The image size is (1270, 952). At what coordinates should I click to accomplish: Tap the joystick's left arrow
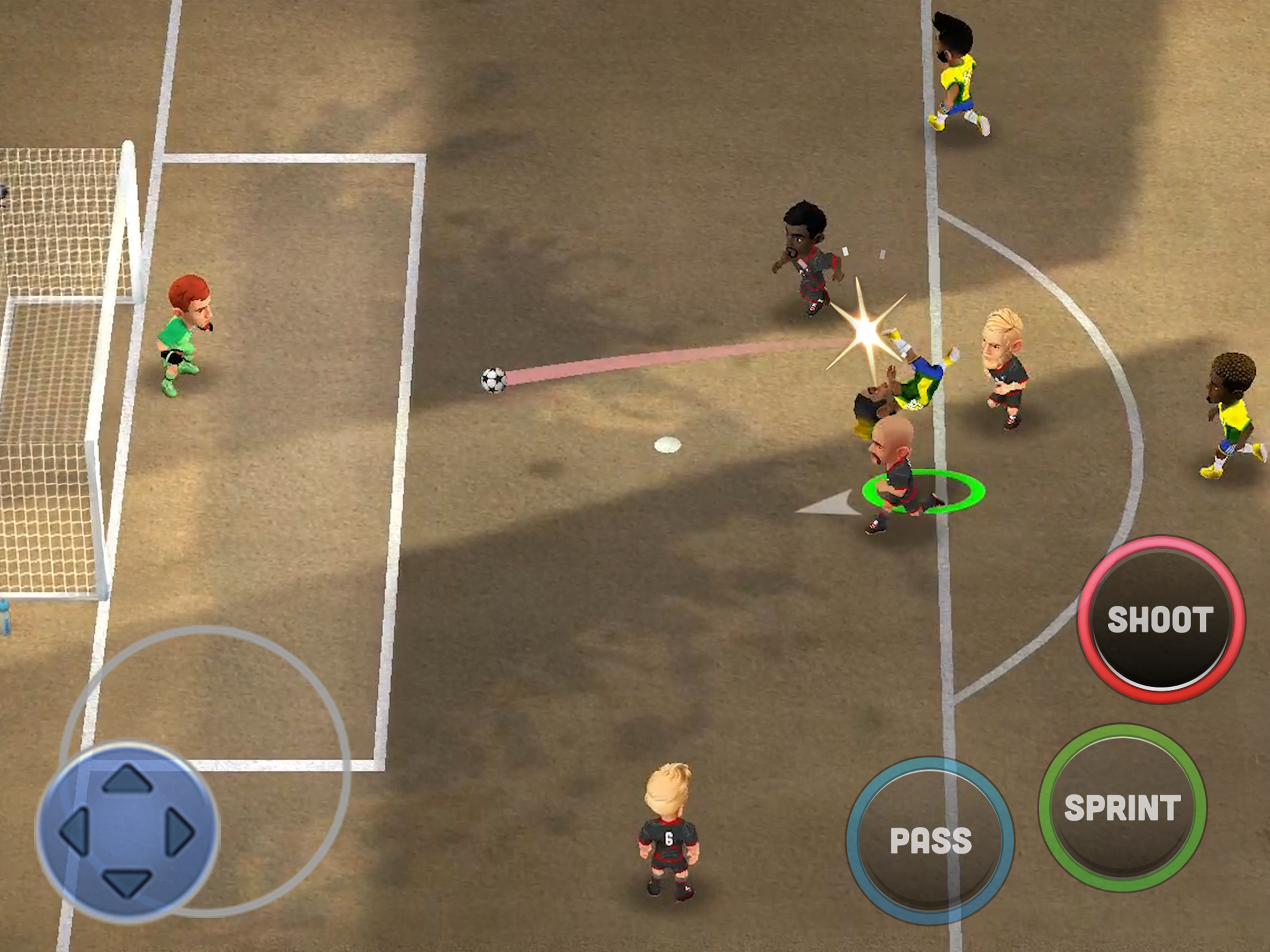click(74, 831)
